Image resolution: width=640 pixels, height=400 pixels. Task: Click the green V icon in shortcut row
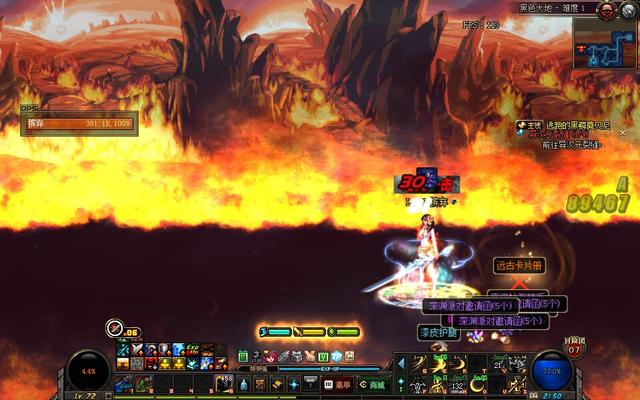[x=323, y=356]
